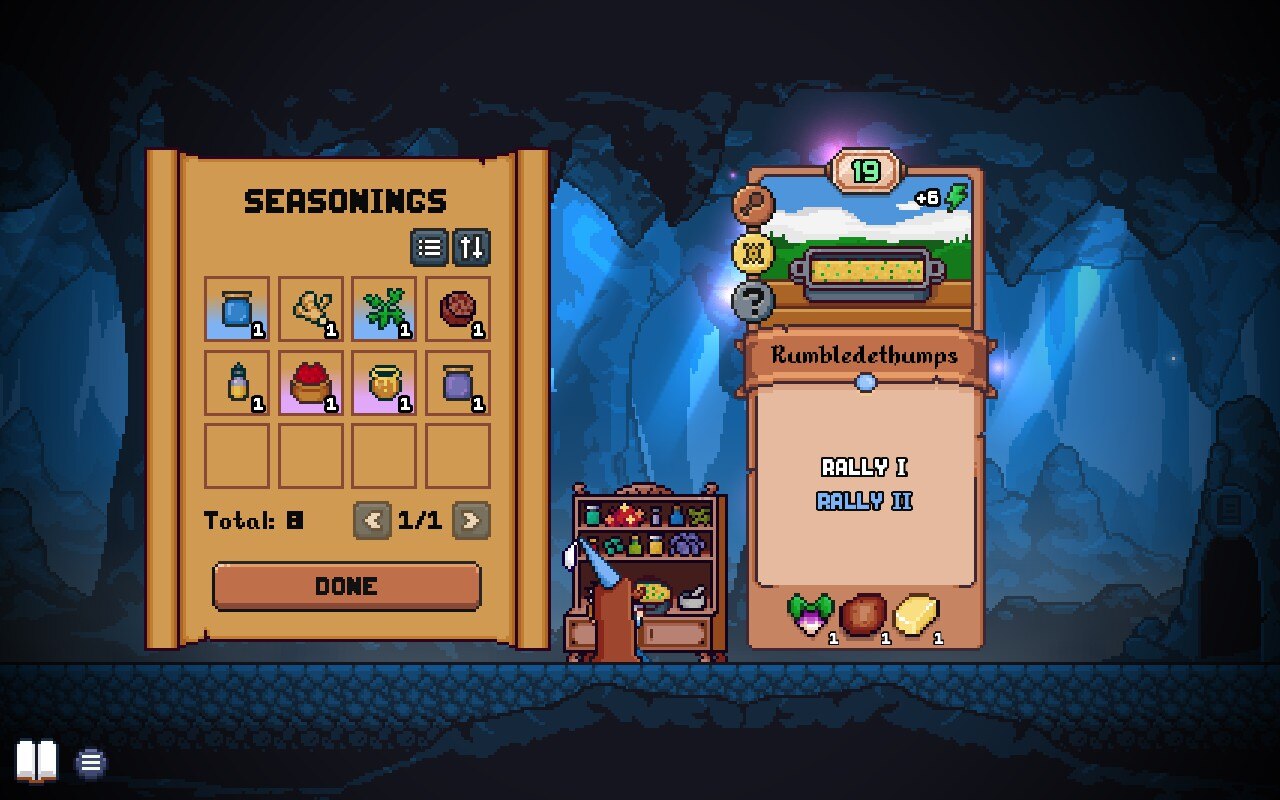Select the blue jar seasoning
This screenshot has height=800, width=1280.
[237, 309]
